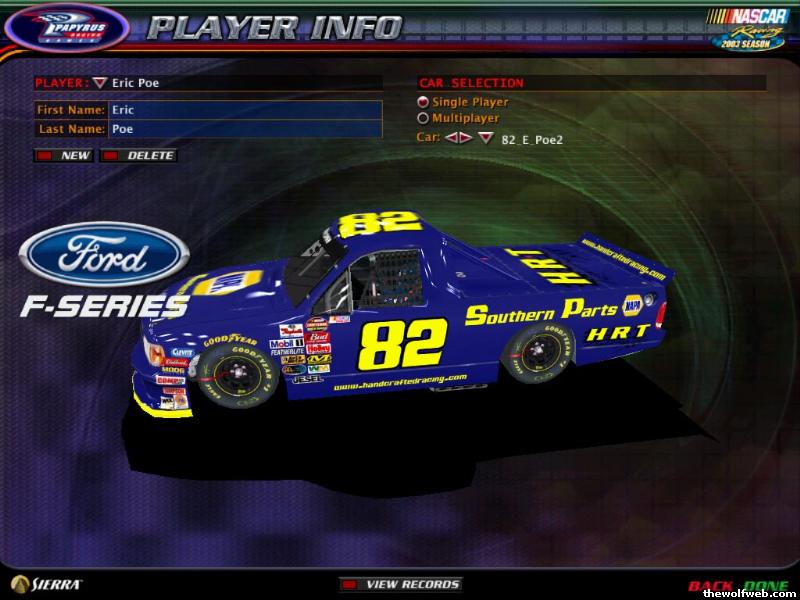
Task: Open the car list dropdown
Action: tap(486, 138)
